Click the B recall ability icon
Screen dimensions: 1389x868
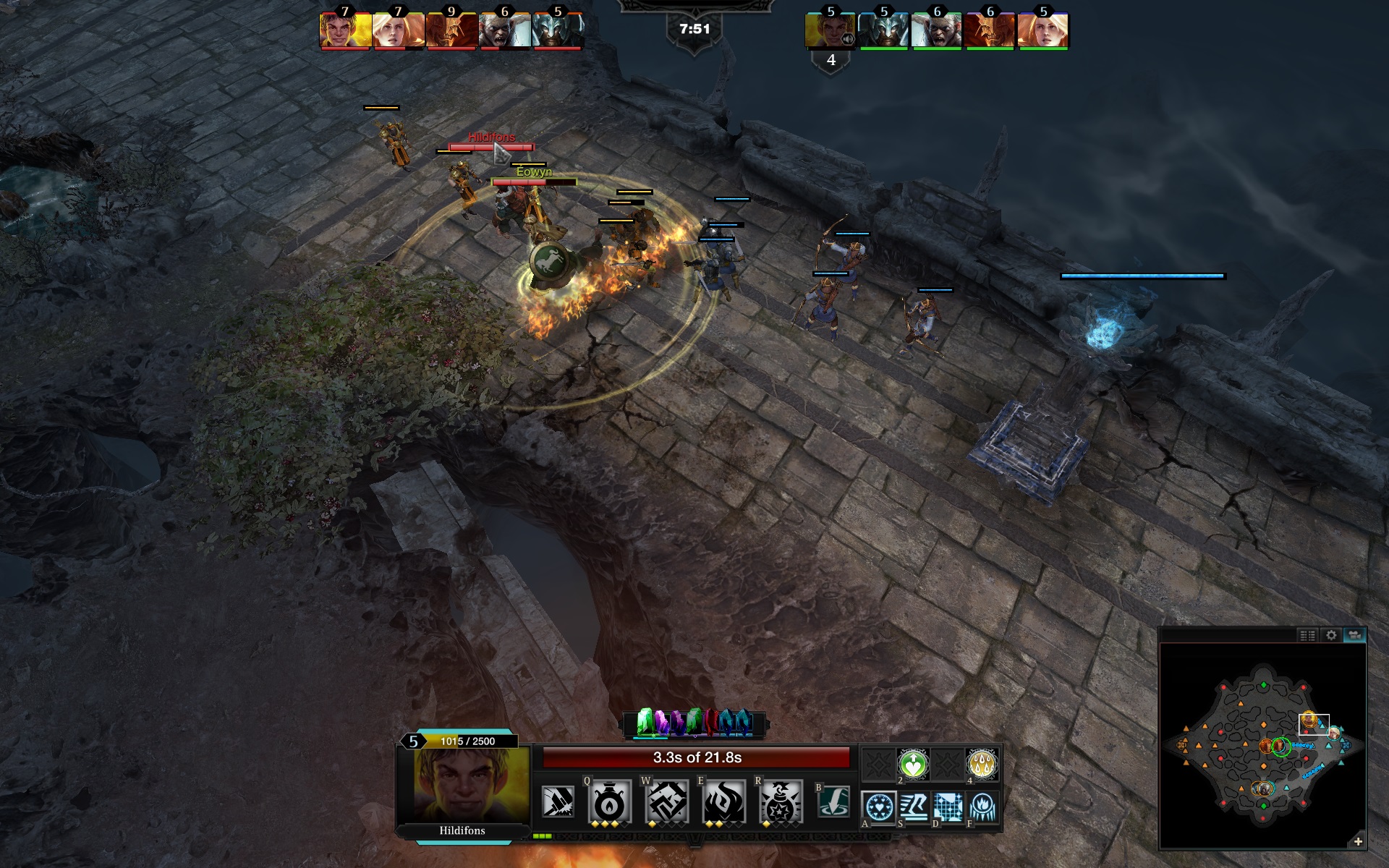point(833,801)
